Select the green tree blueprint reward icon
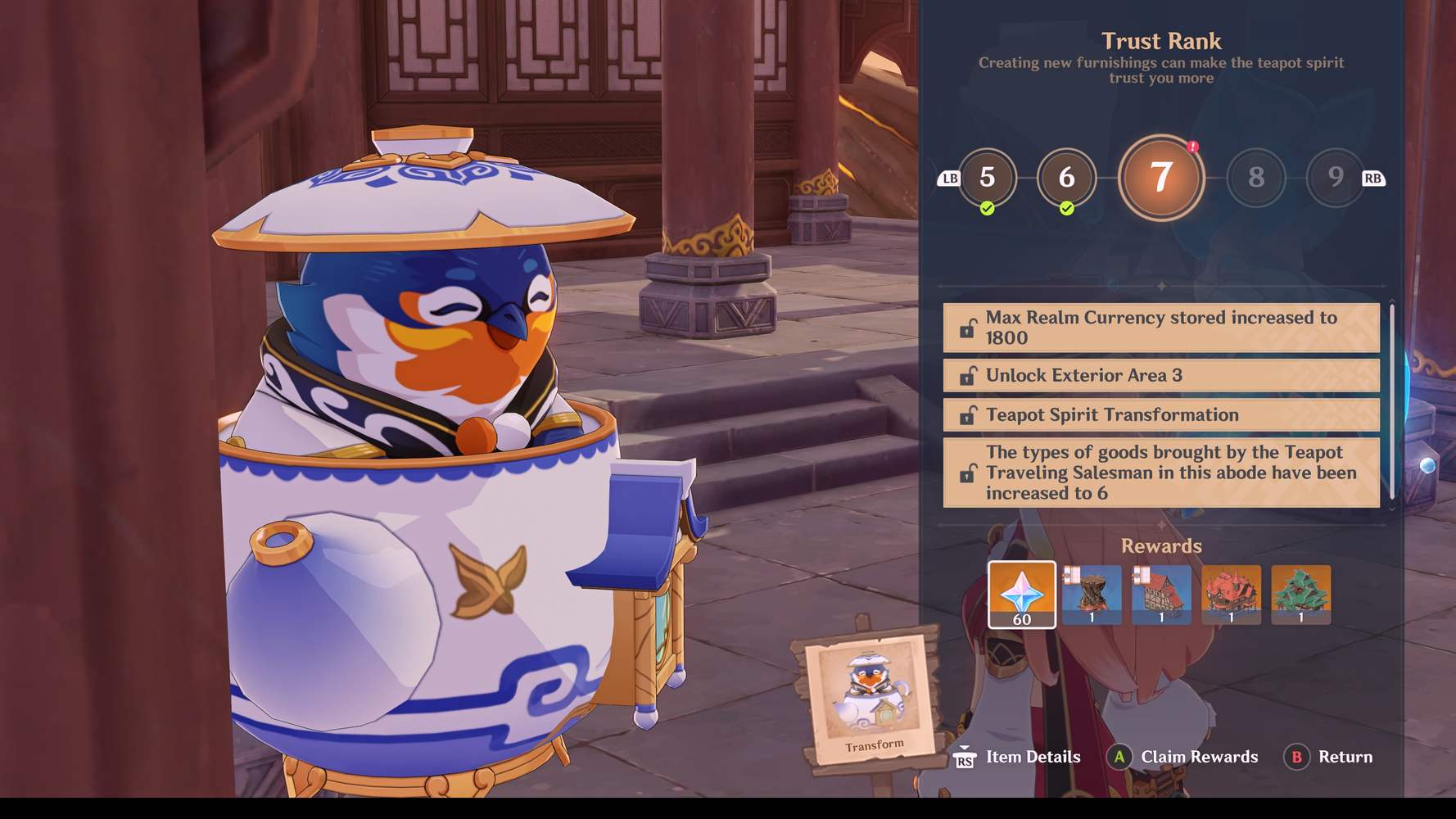The image size is (1456, 819). [x=1300, y=595]
